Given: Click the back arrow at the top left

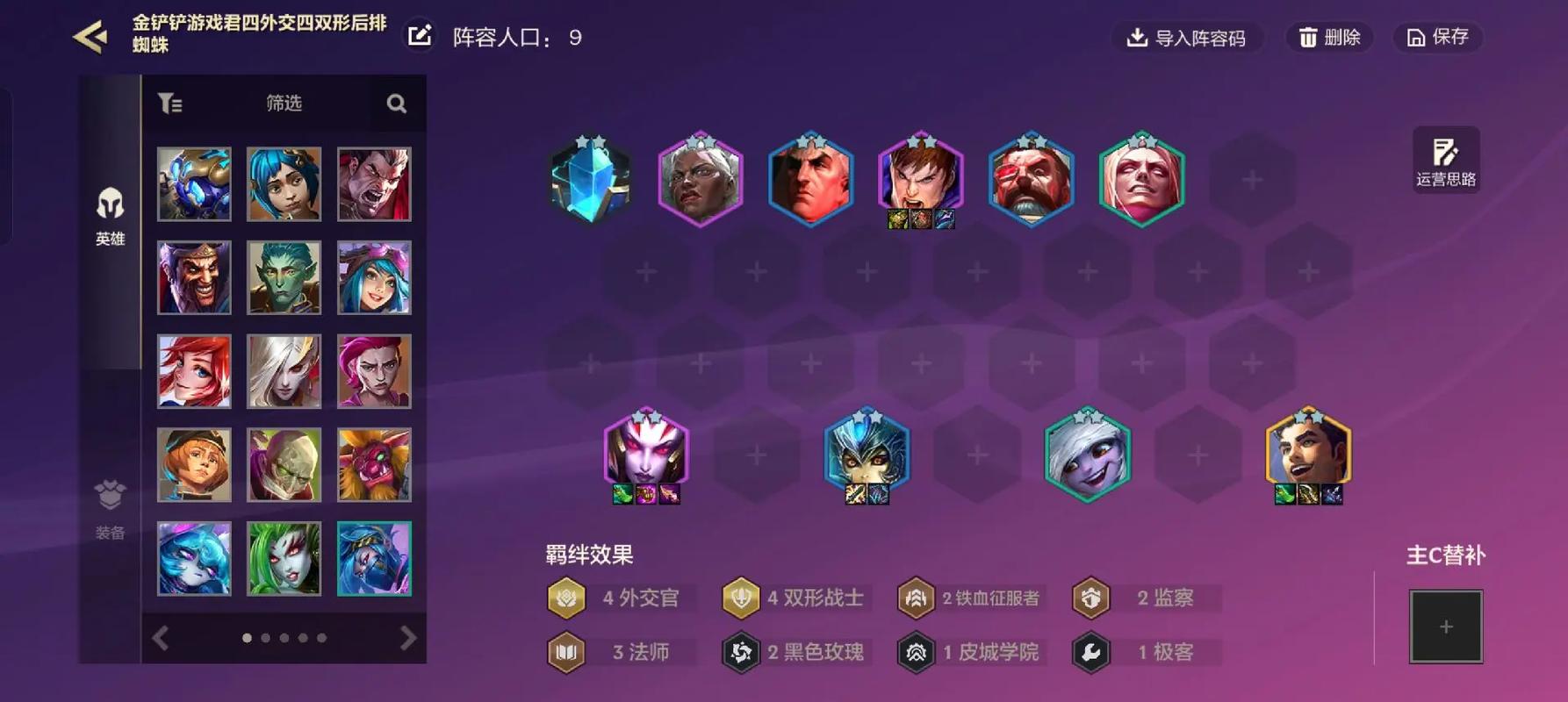Looking at the screenshot, I should click(88, 36).
